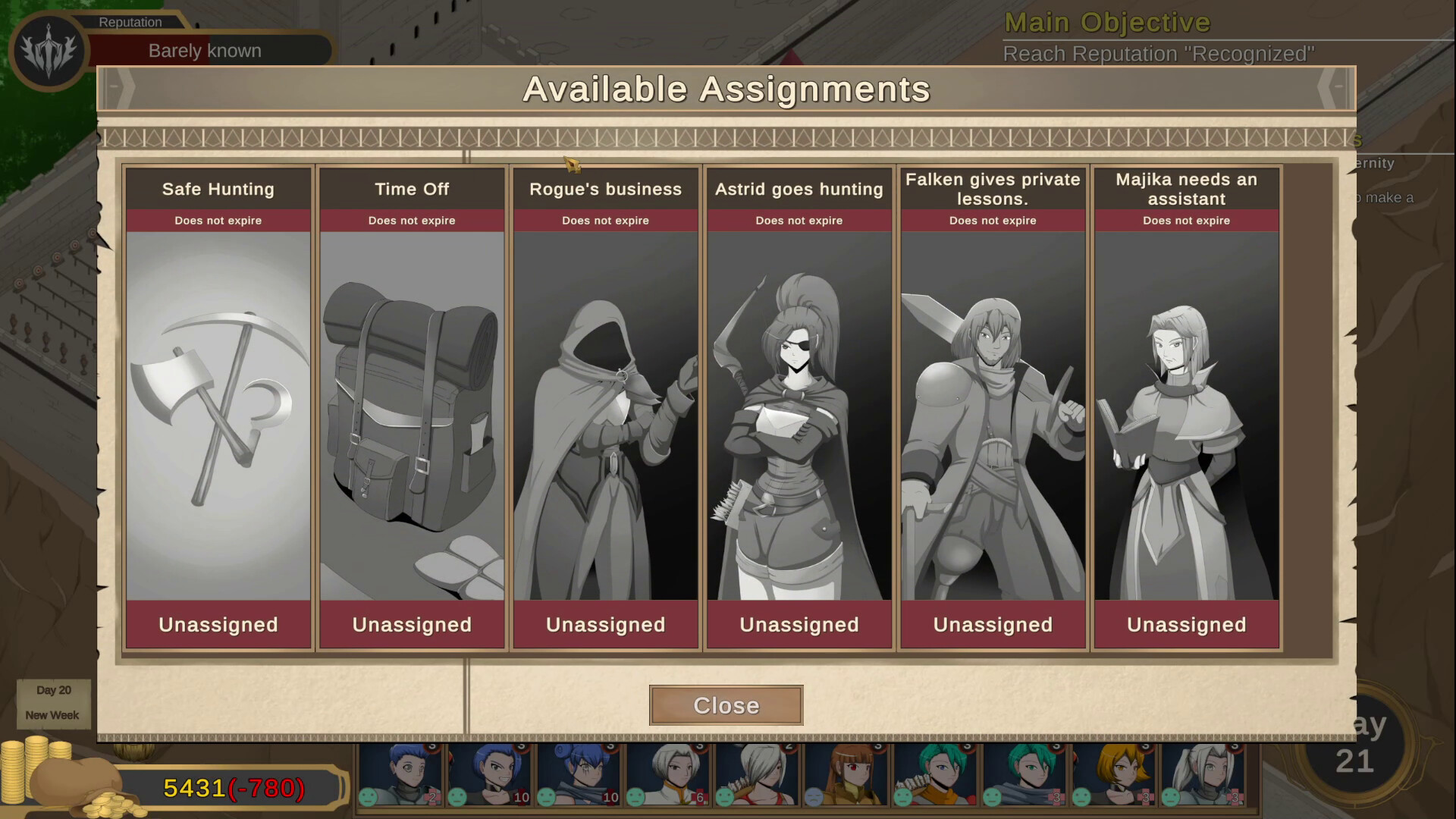
Task: Open the Day 20 New Week panel
Action: (x=53, y=703)
